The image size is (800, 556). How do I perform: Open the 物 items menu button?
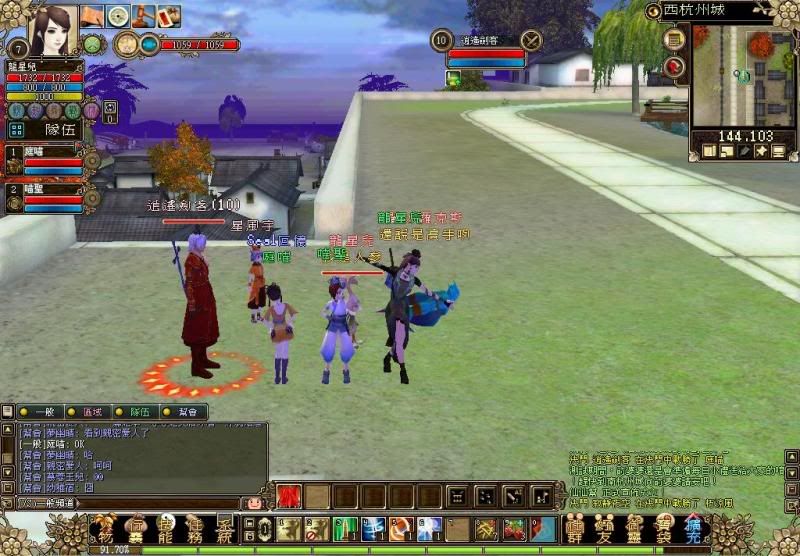[x=105, y=528]
